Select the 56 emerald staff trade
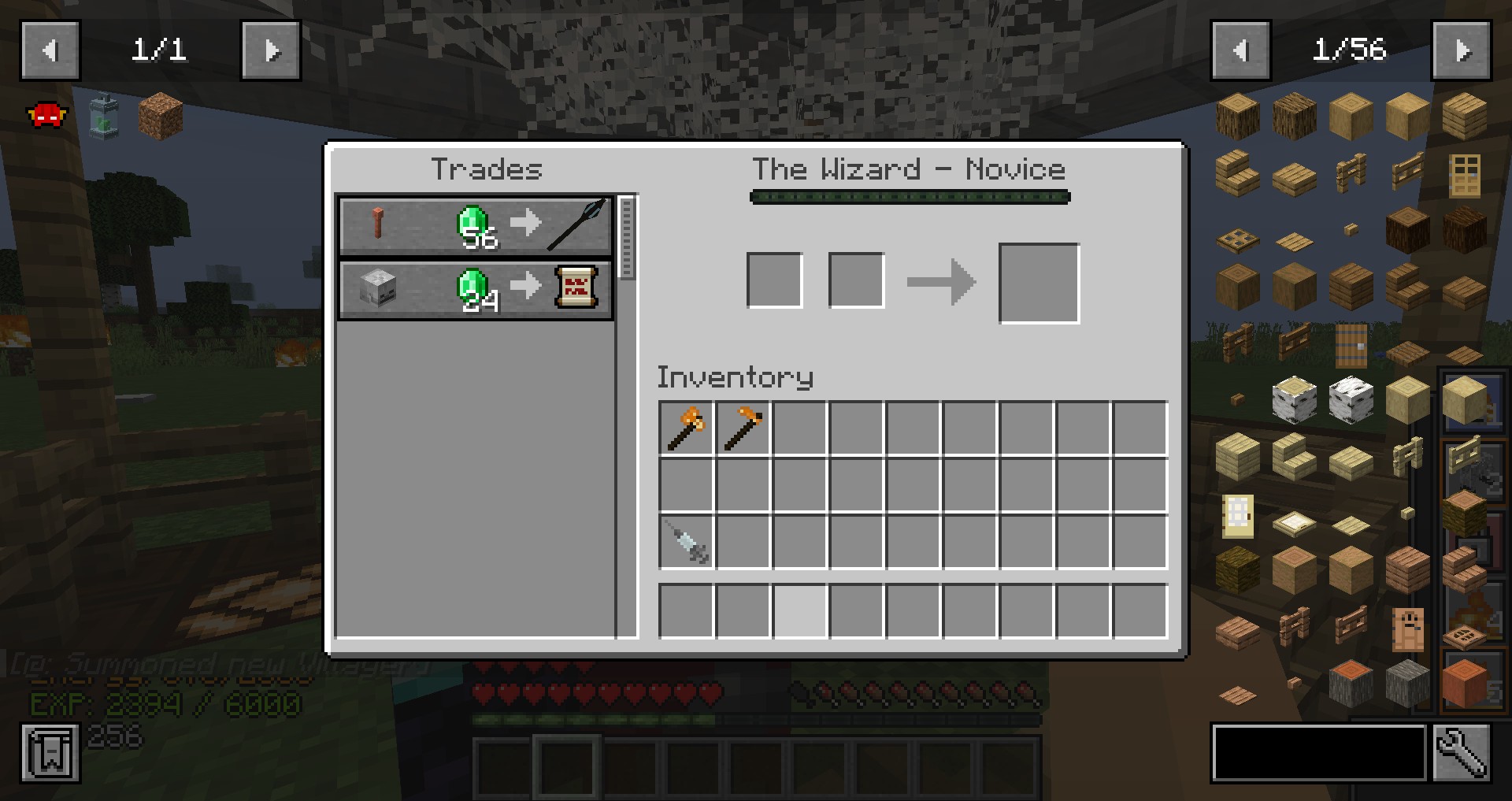 point(476,227)
